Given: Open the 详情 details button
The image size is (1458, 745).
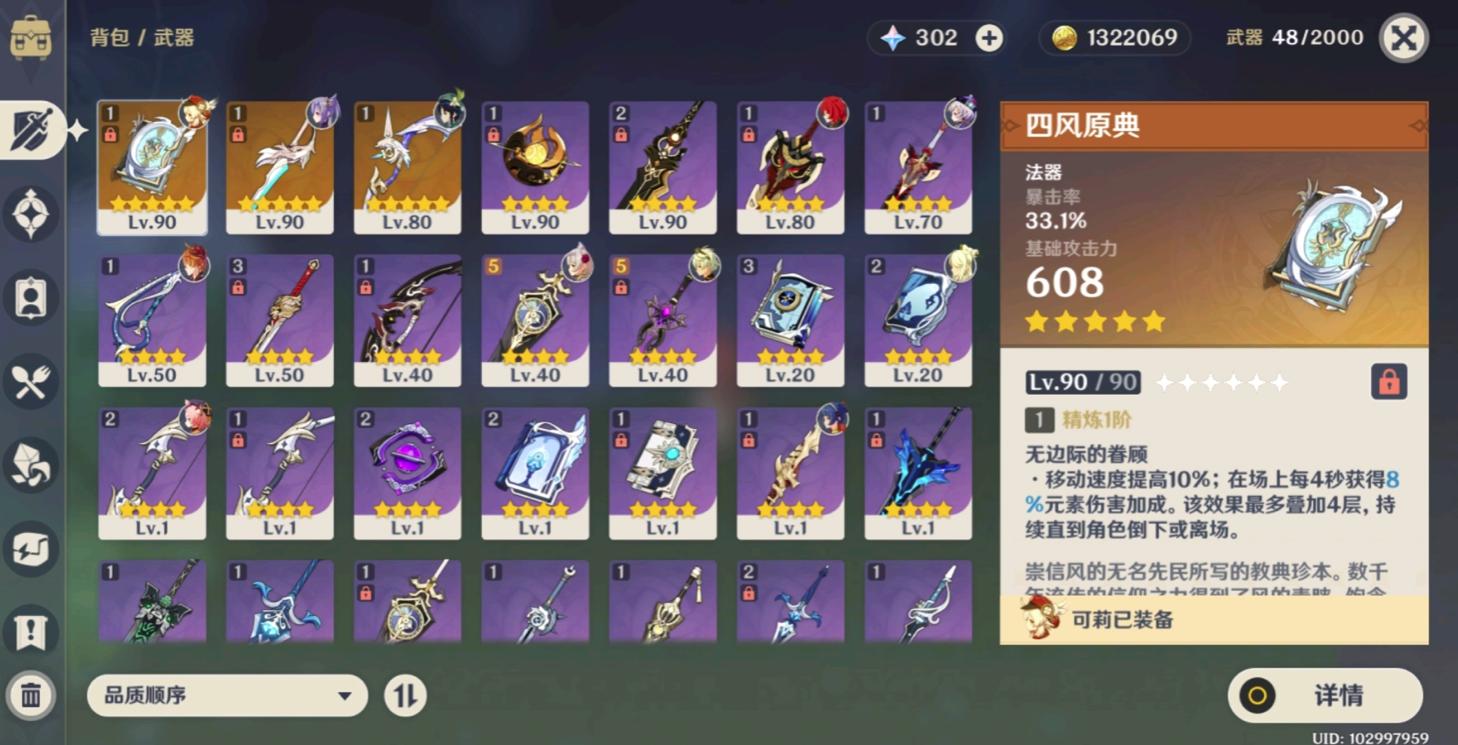Looking at the screenshot, I should pos(1324,696).
